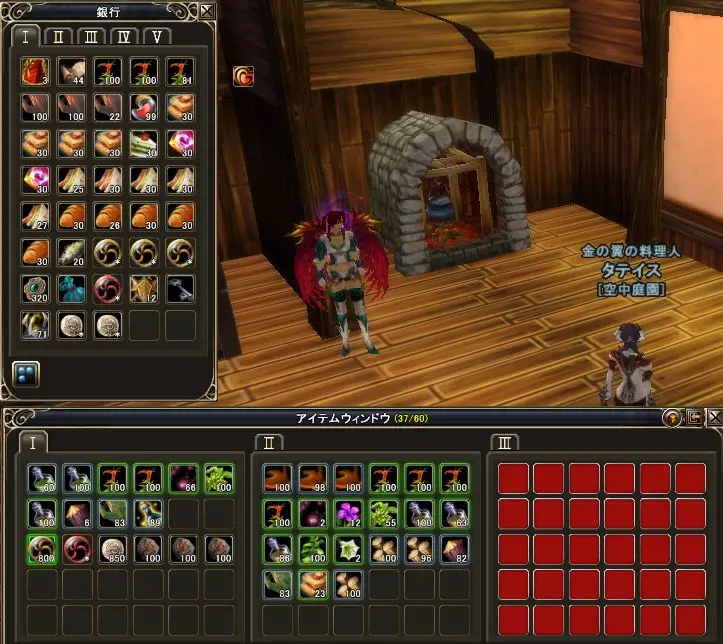Viewport: 723px width, 644px height.
Task: Close the bank window
Action: pyautogui.click(x=207, y=11)
